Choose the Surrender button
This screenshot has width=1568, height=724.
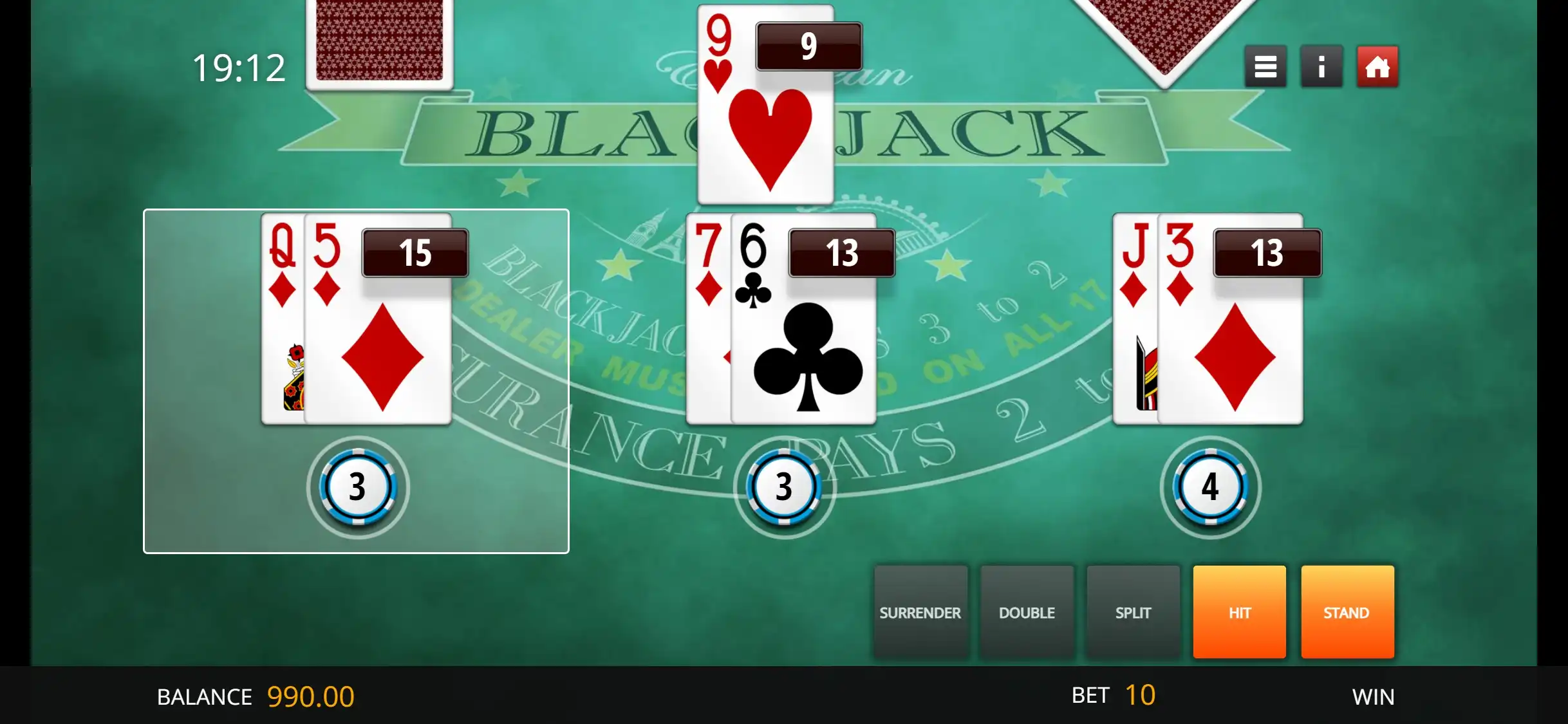pos(920,612)
